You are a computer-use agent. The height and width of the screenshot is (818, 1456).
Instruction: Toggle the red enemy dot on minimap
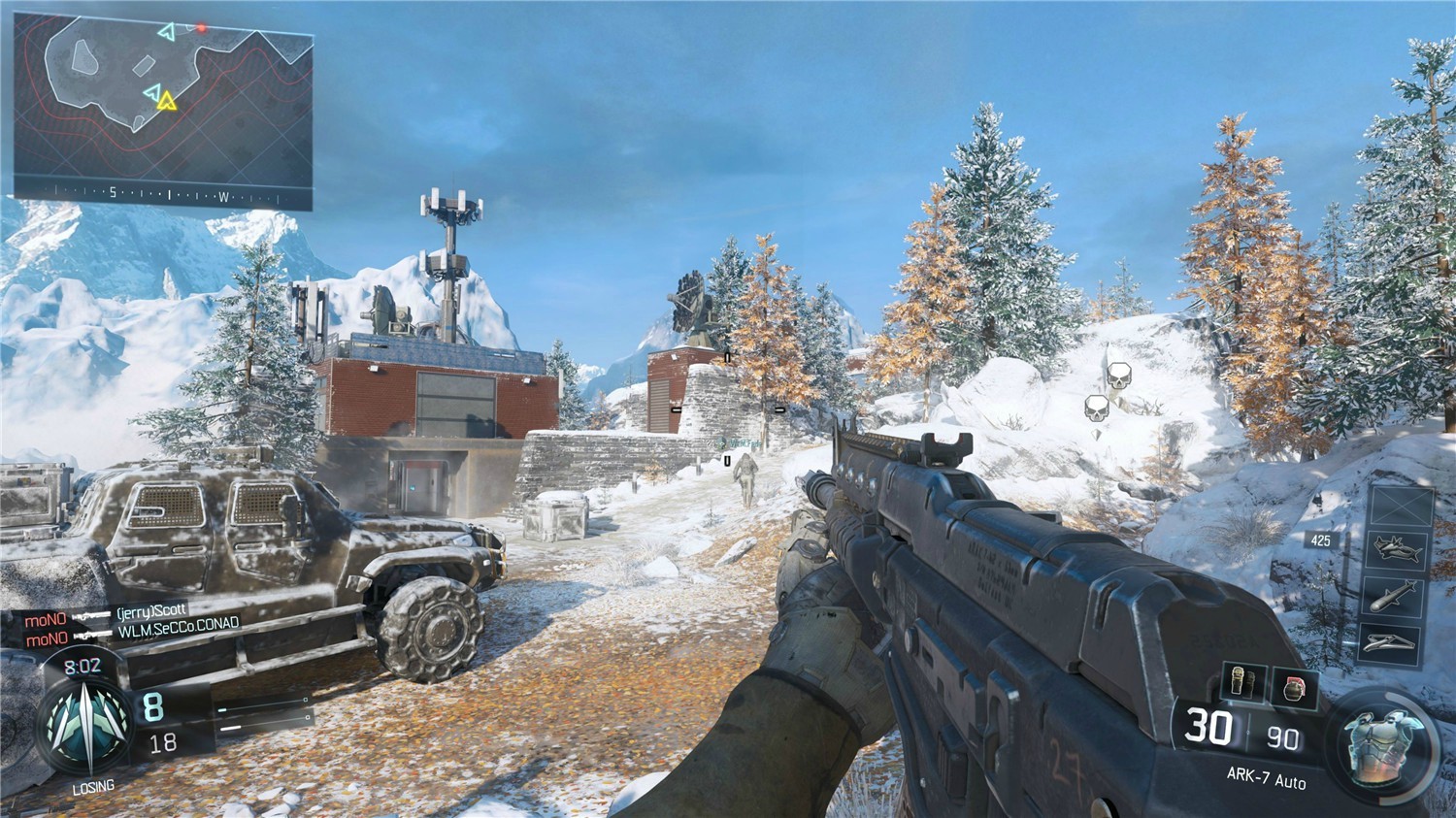[201, 27]
